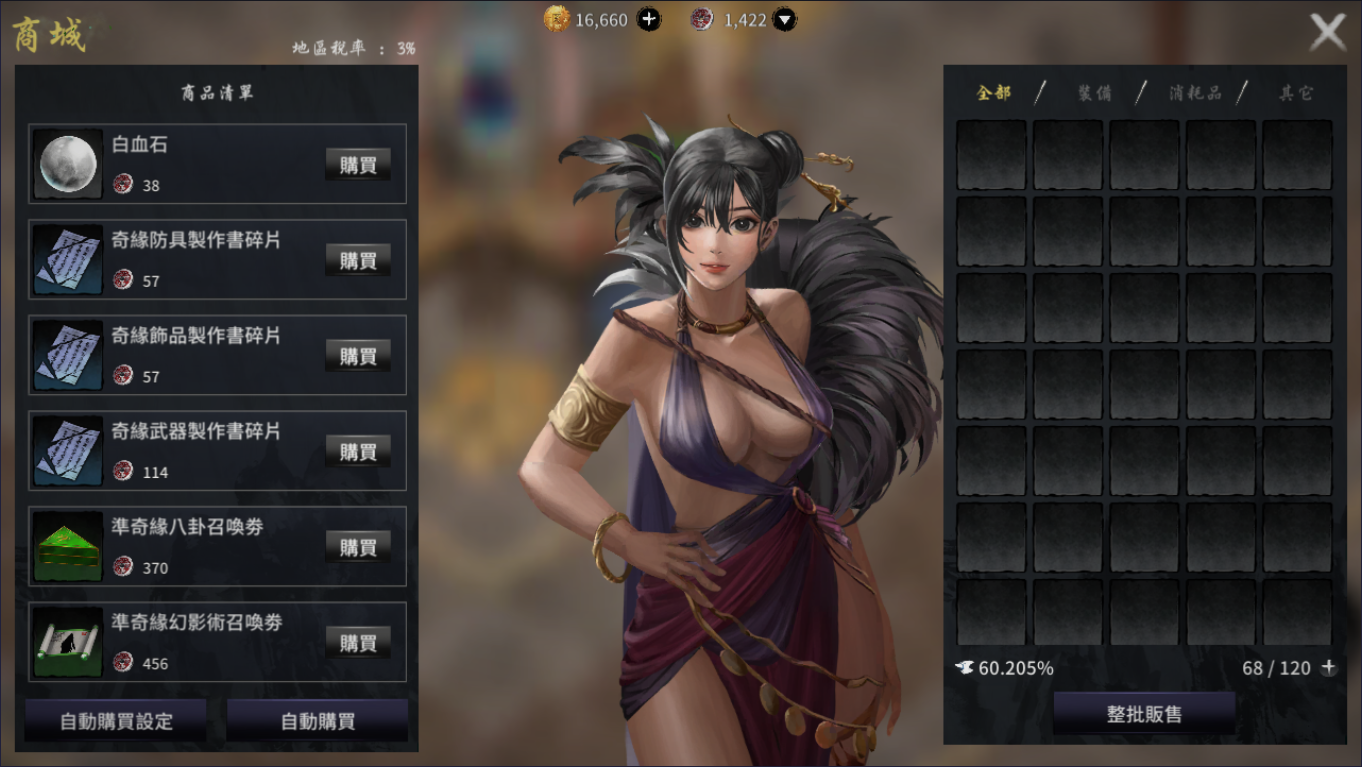This screenshot has height=767, width=1362.
Task: Buy the 準奇緣八卦召喚券 ticket
Action: (357, 546)
